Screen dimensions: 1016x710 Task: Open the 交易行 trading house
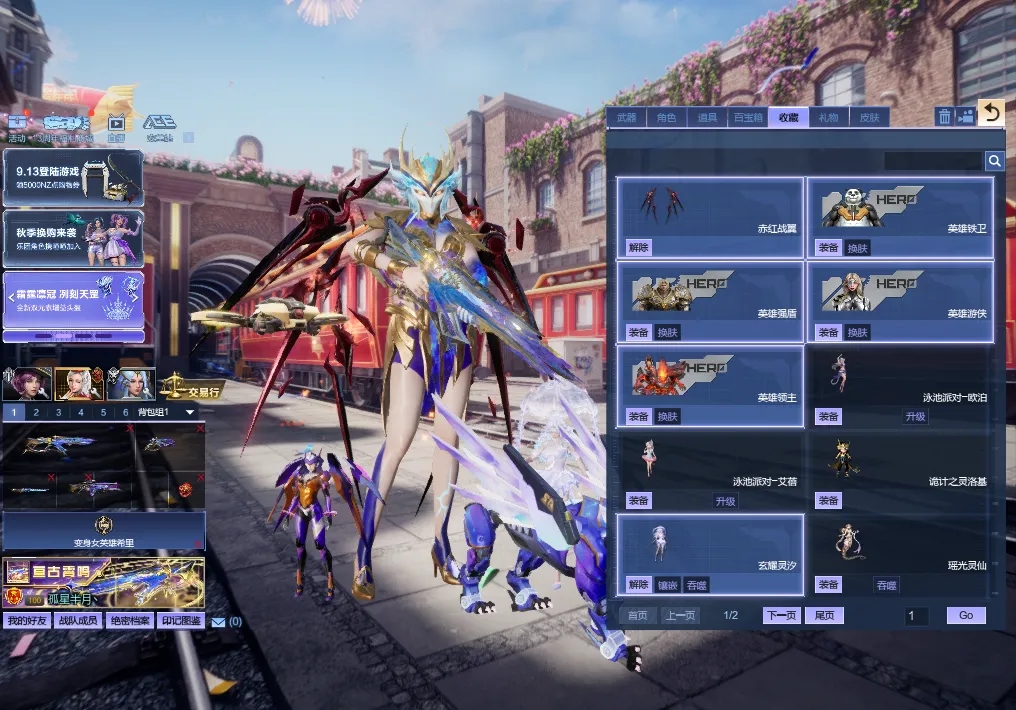tap(189, 386)
